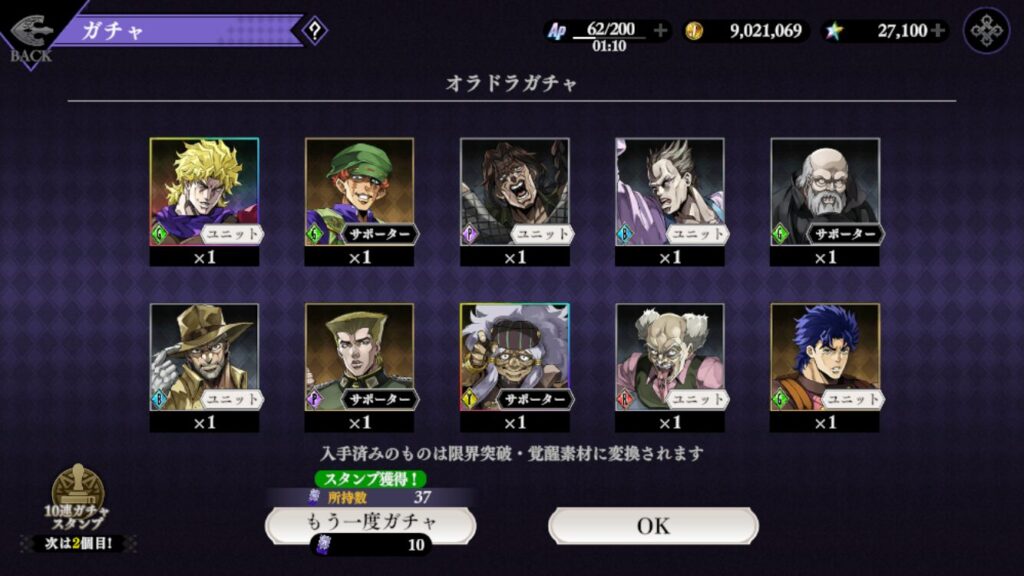Open the ornate menu emblem button
The image size is (1024, 576).
[986, 31]
